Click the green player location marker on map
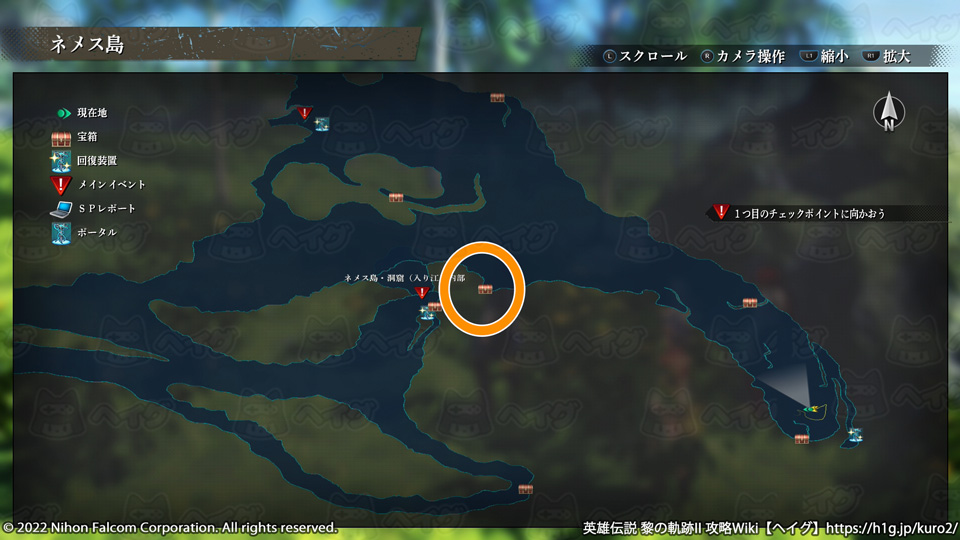The width and height of the screenshot is (960, 540). [810, 408]
